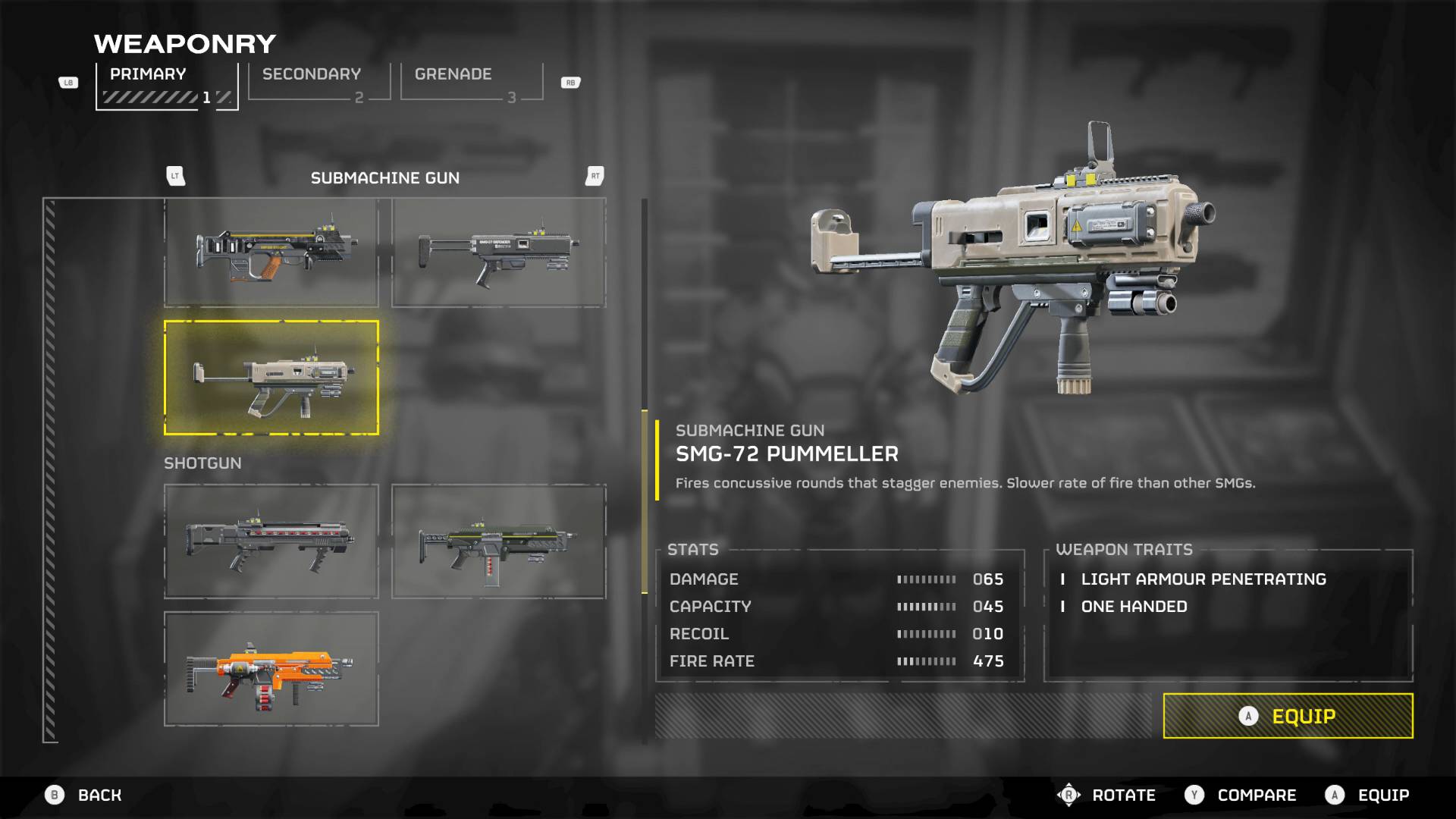Switch to the Primary weapons tab
Screen dimensions: 1456x819
point(166,85)
